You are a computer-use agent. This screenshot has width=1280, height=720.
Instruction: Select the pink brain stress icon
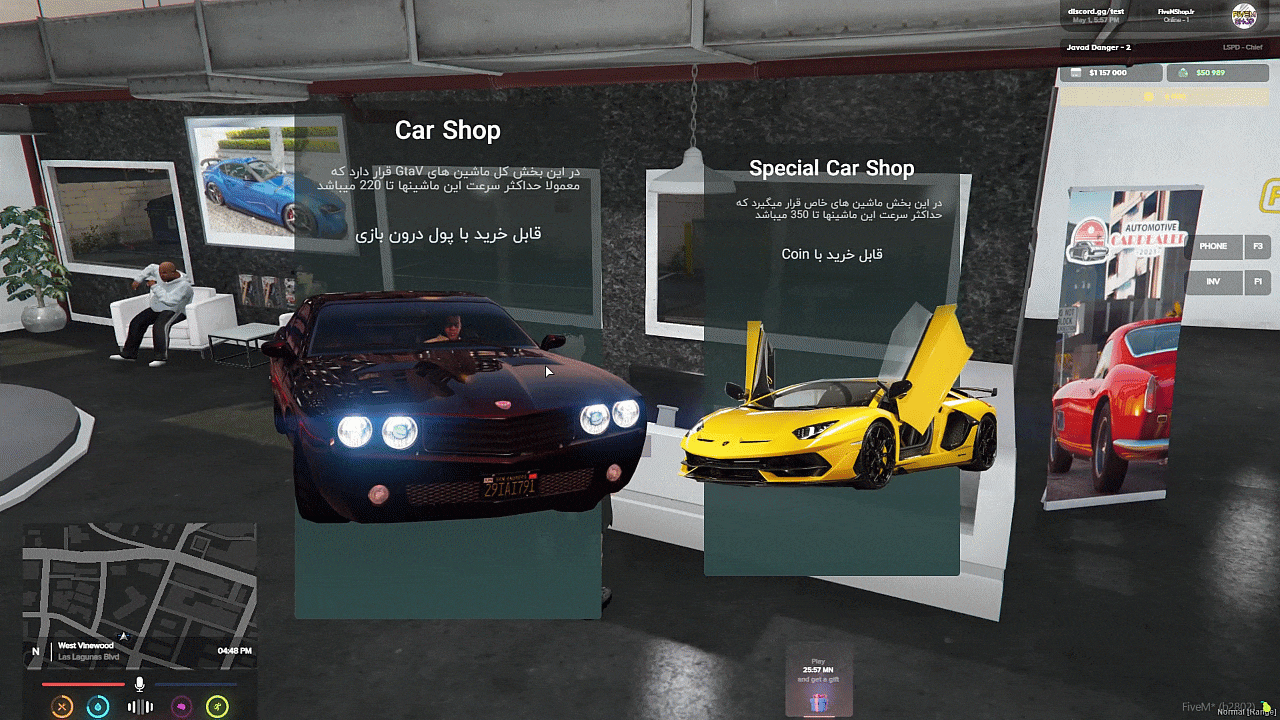click(182, 707)
